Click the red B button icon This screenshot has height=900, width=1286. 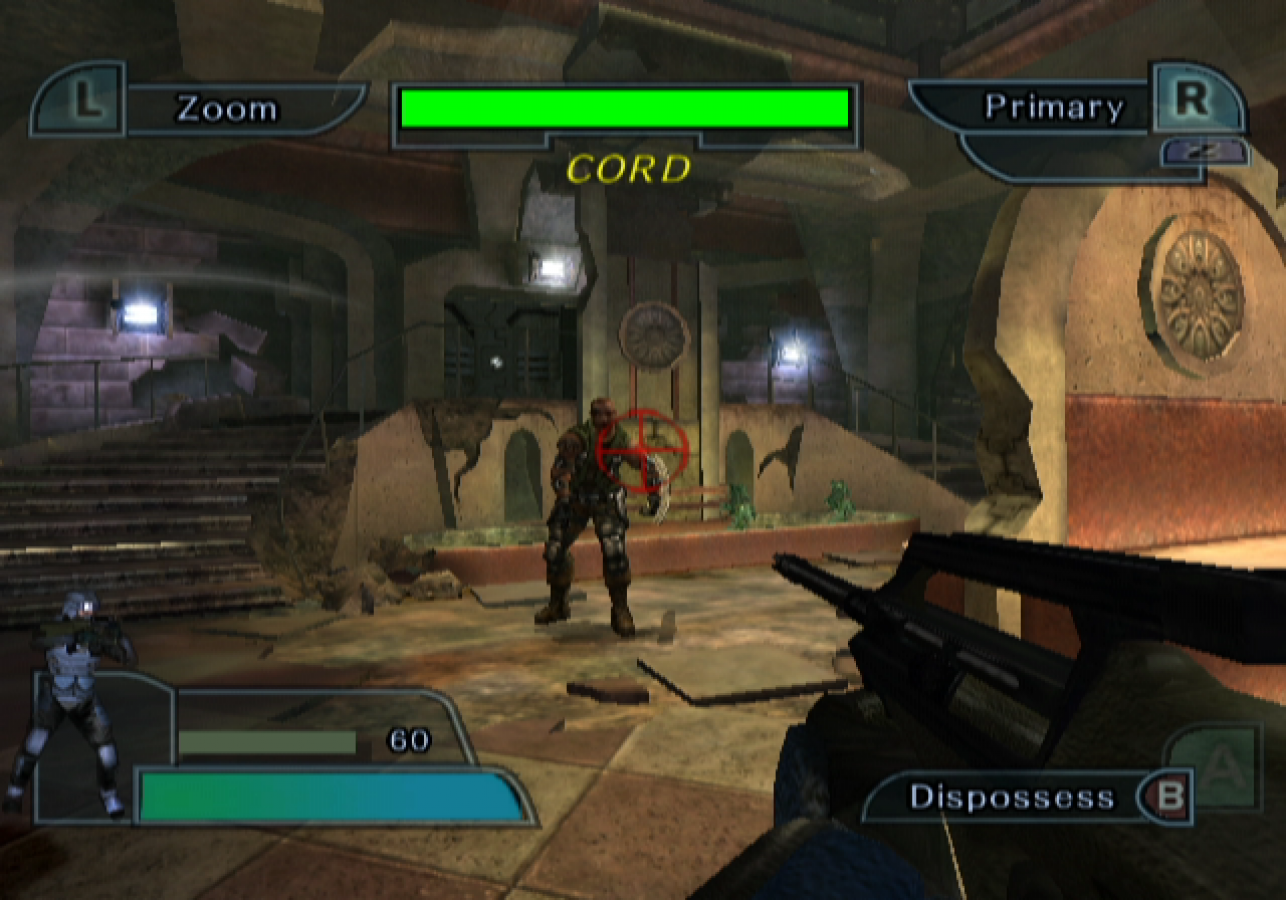[1168, 797]
